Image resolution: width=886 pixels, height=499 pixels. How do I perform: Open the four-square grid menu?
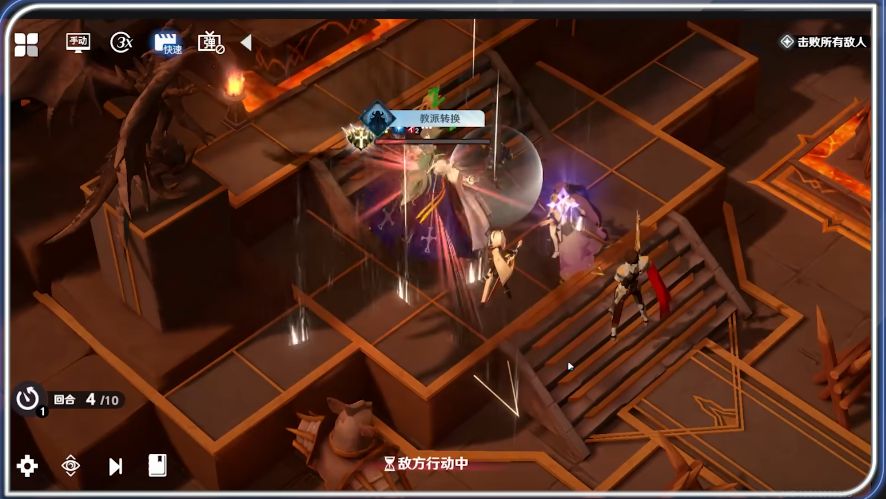click(26, 44)
